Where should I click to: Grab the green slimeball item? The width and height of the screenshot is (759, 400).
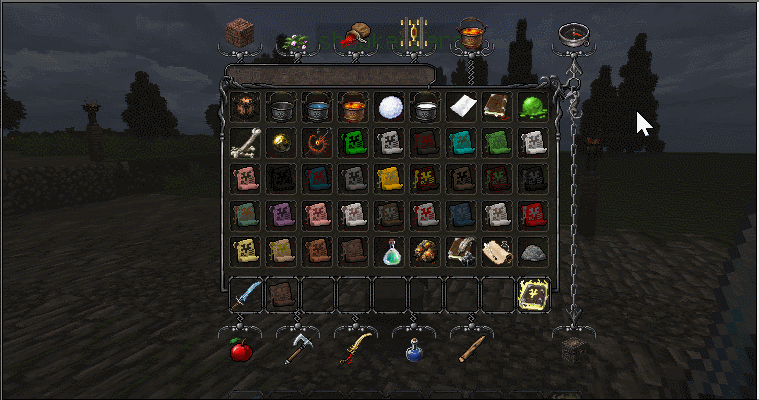point(532,106)
